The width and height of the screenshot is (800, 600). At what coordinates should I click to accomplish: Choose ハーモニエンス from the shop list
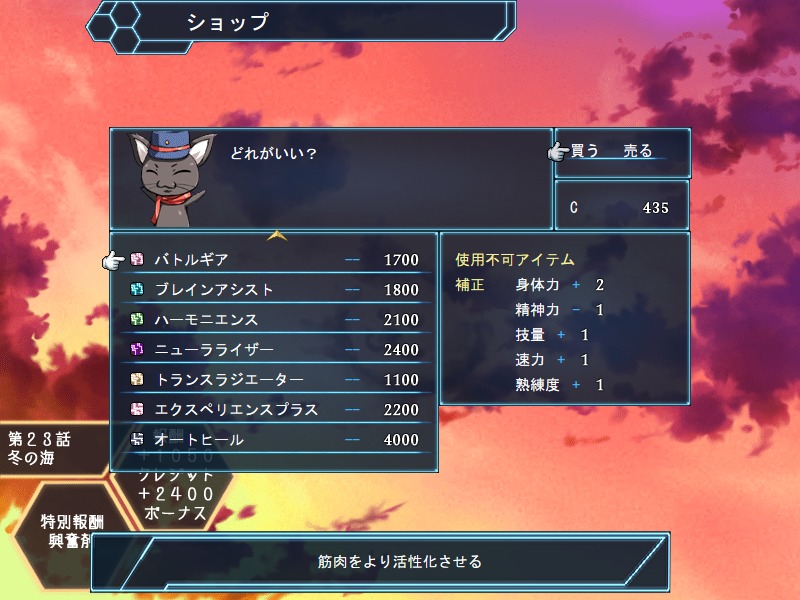tap(273, 320)
